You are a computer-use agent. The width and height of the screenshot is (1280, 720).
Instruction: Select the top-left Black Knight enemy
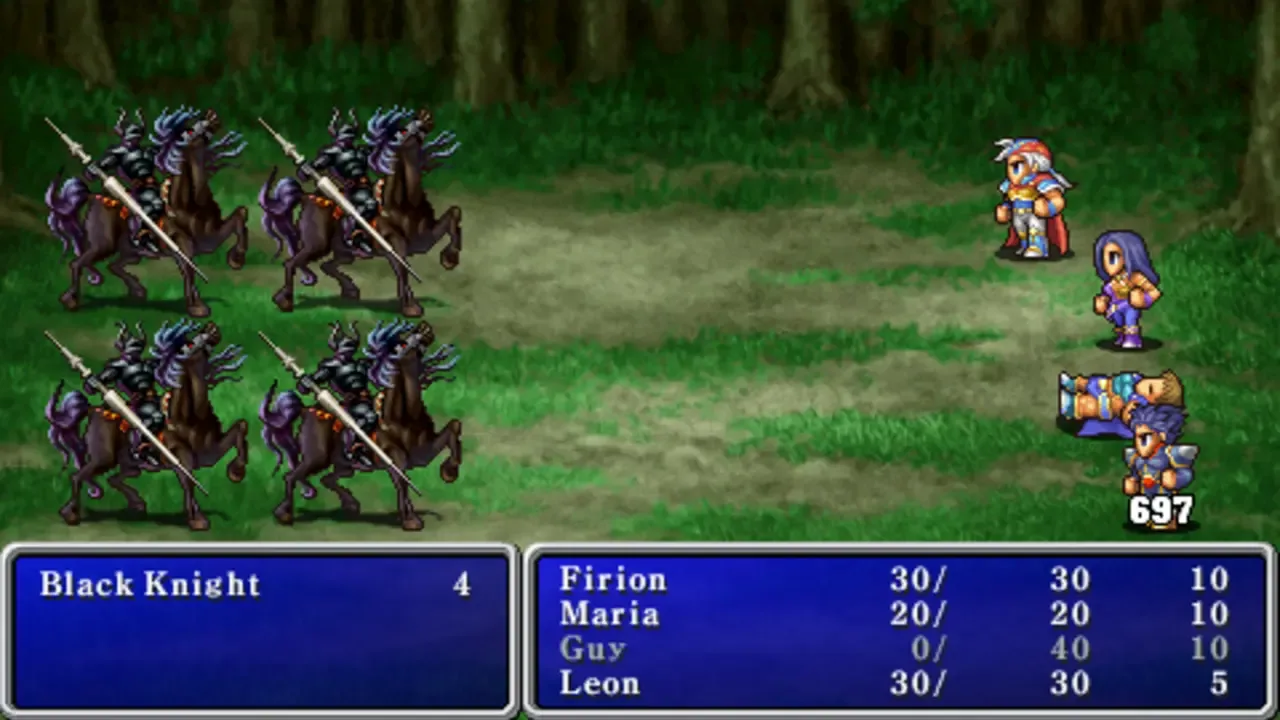point(150,200)
